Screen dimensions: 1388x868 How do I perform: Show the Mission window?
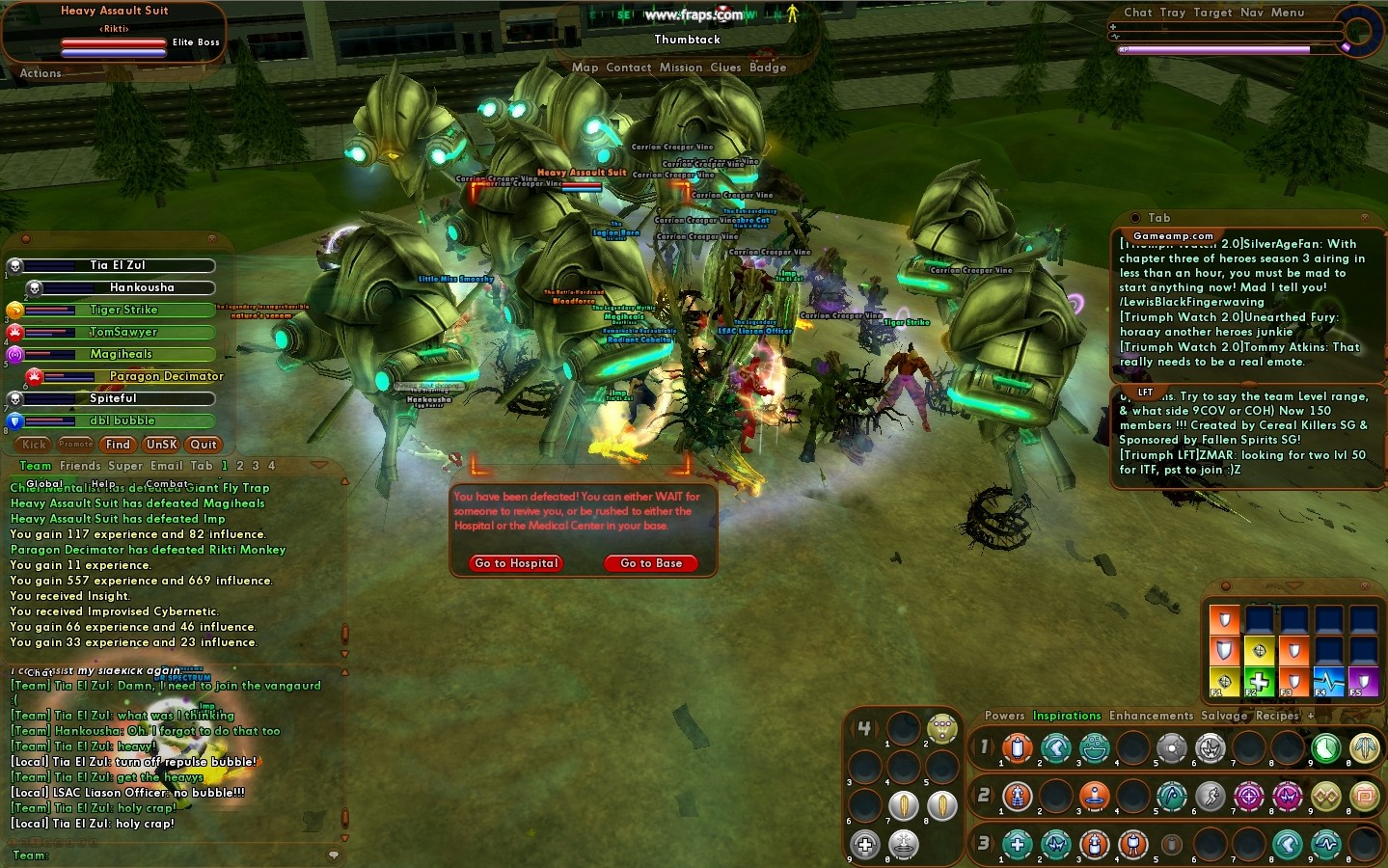click(681, 68)
